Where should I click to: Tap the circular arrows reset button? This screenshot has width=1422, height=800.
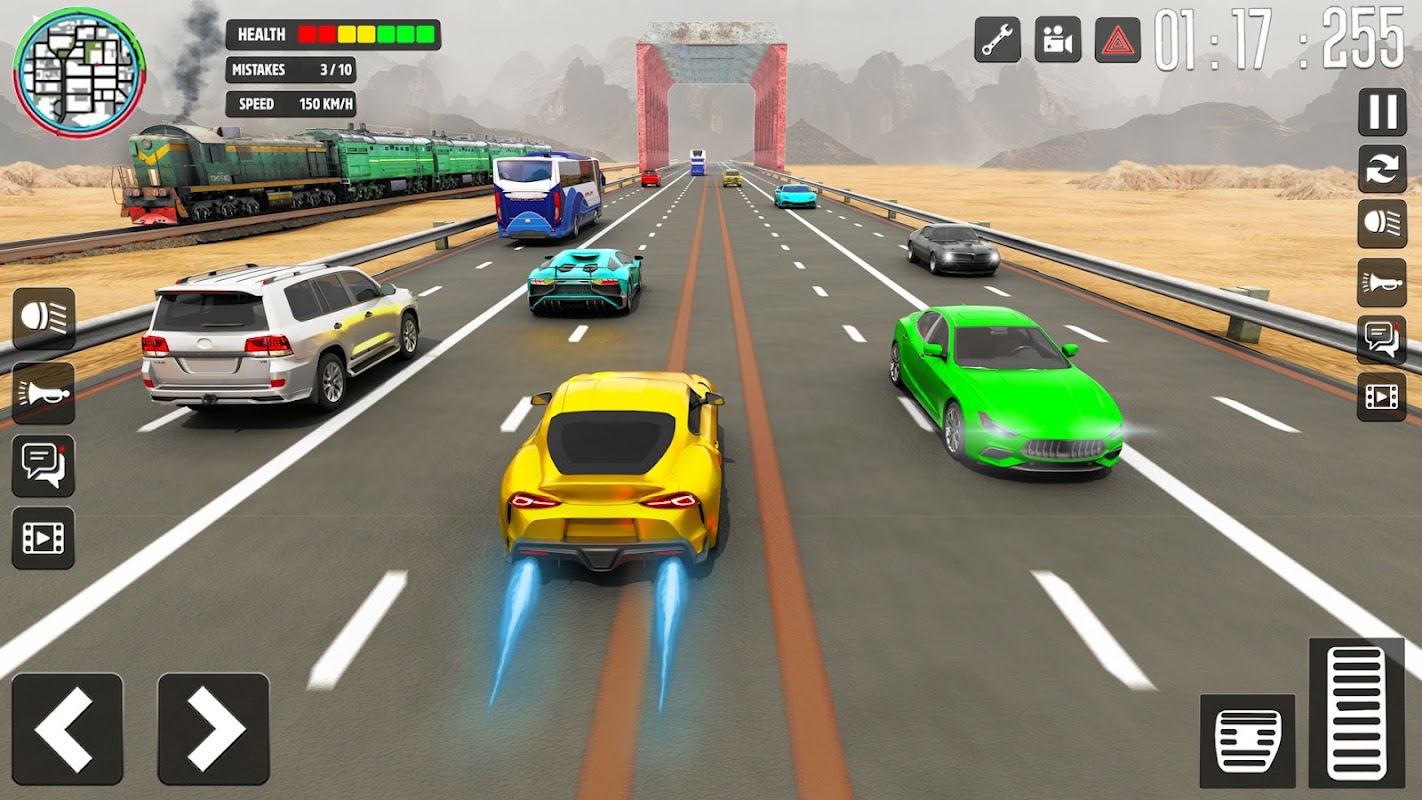[x=1382, y=168]
